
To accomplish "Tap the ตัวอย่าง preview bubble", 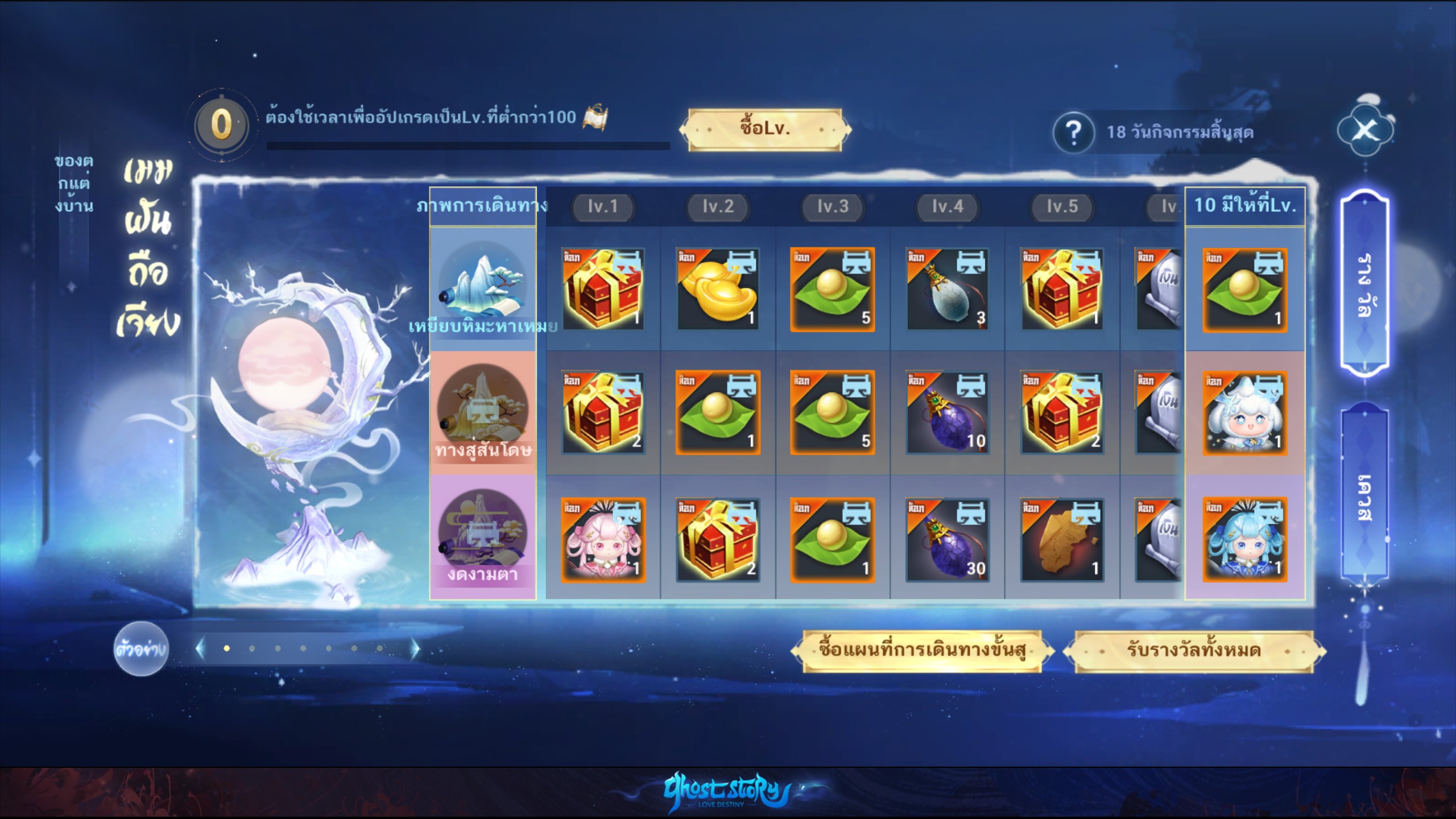I will [x=140, y=649].
